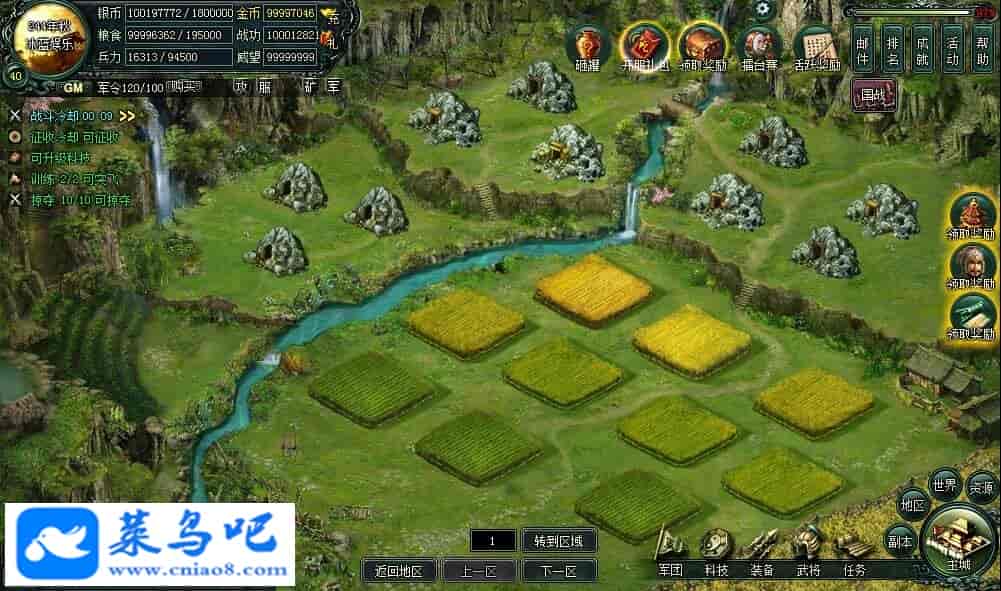Select the zone number input field
The image size is (1001, 591).
coord(493,541)
